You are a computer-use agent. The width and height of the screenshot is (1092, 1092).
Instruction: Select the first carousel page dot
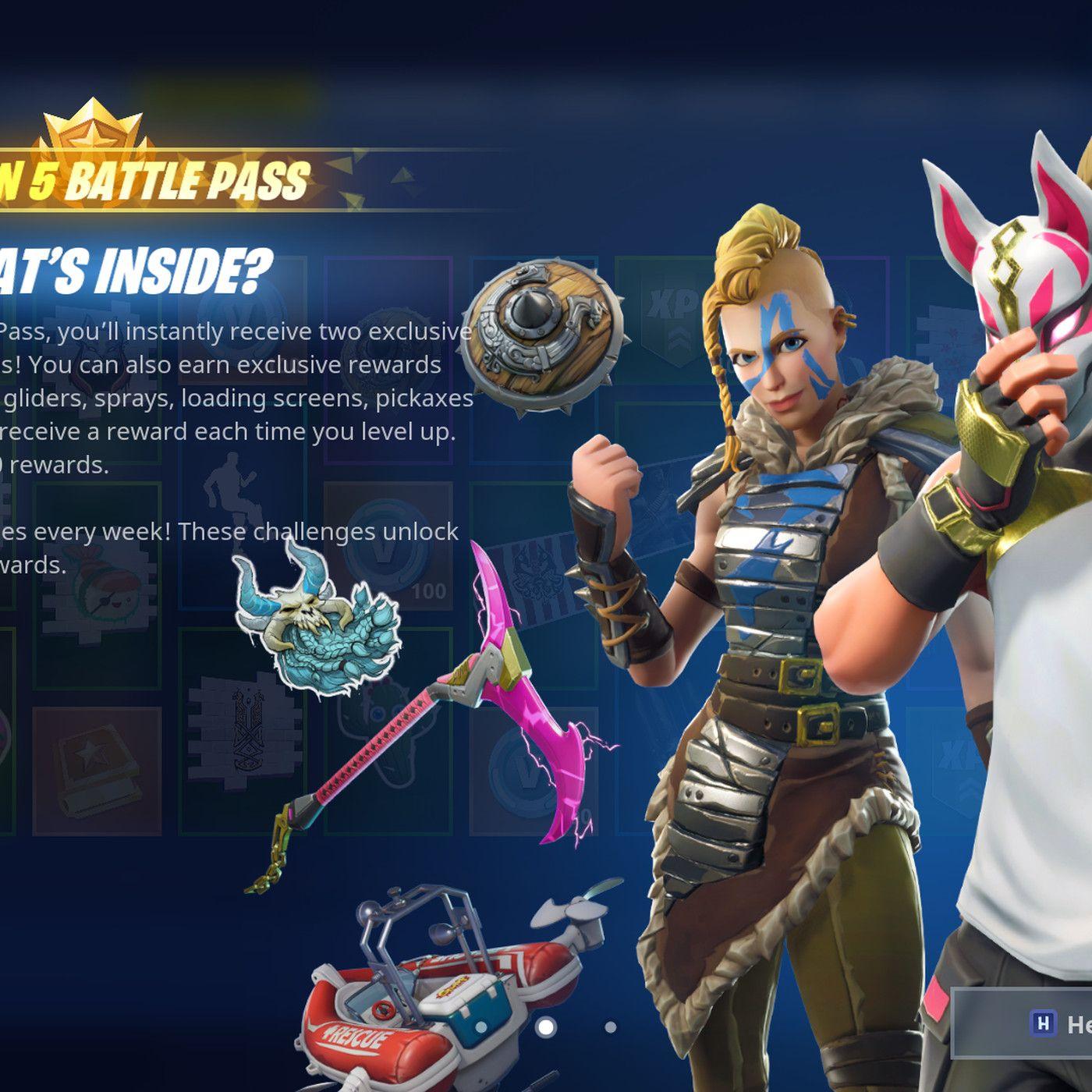click(481, 1027)
